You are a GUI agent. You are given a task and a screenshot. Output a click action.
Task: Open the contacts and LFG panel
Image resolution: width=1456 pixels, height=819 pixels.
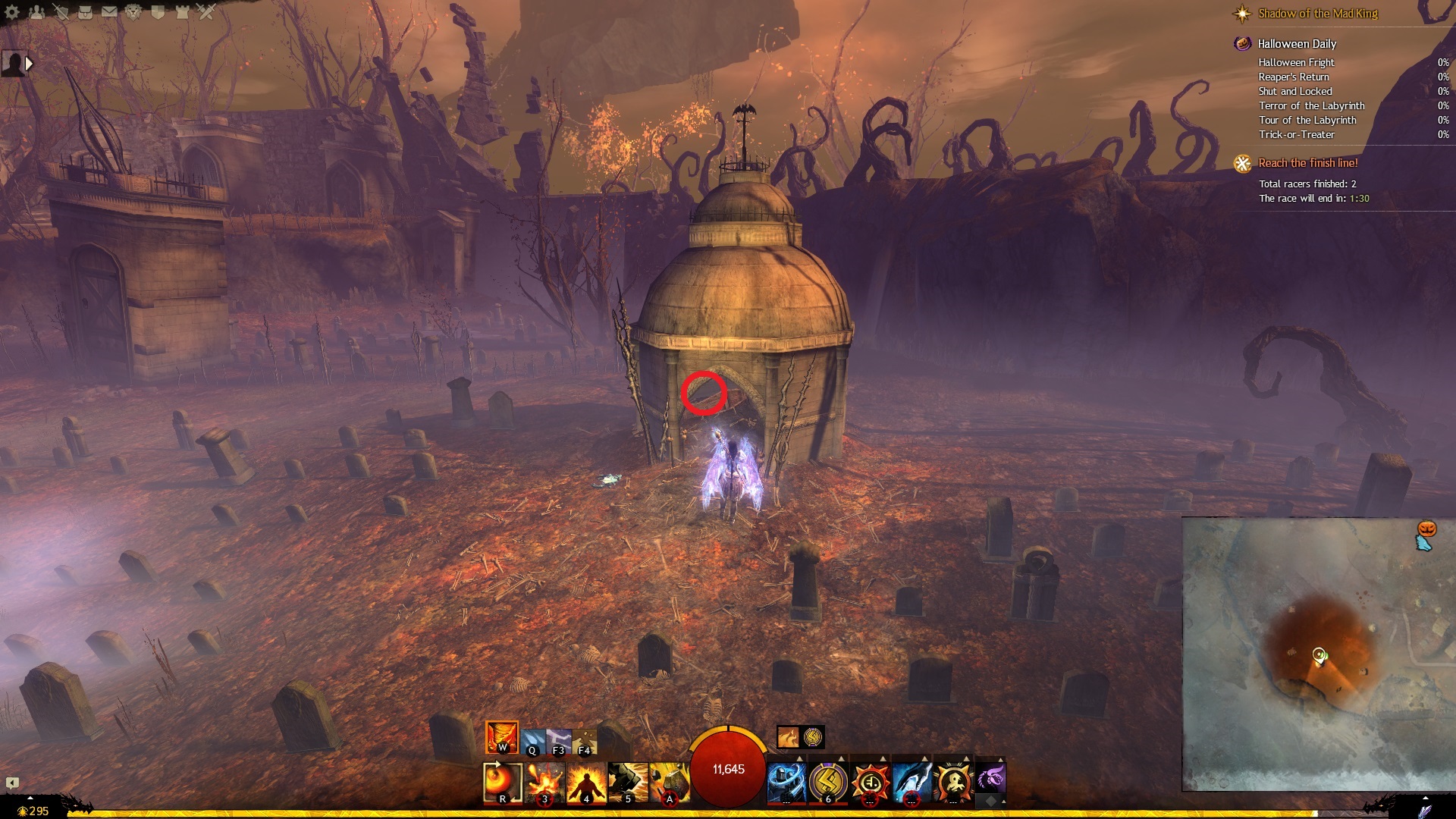[x=36, y=12]
